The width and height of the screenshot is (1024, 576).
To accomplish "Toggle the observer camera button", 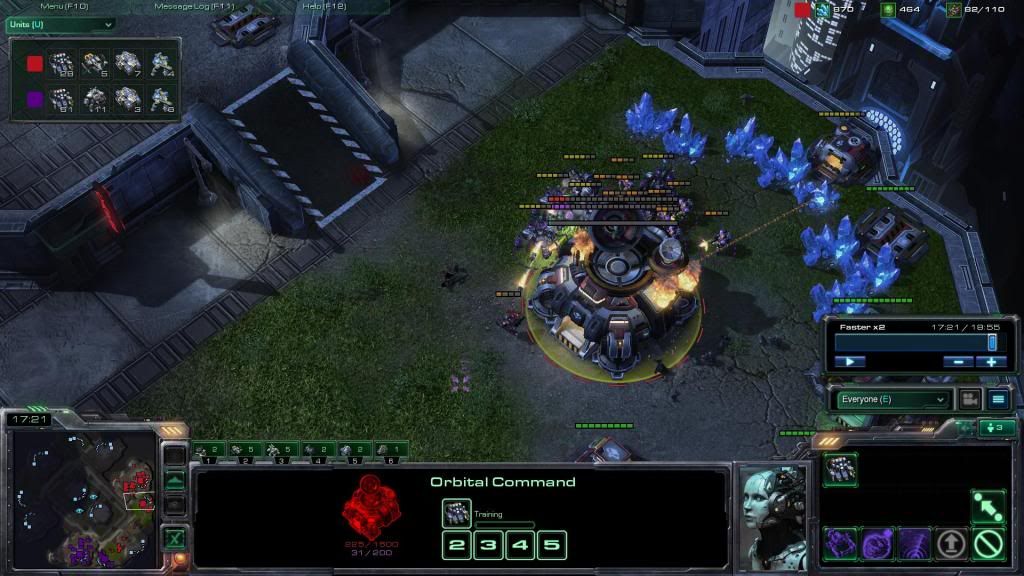I will point(969,399).
